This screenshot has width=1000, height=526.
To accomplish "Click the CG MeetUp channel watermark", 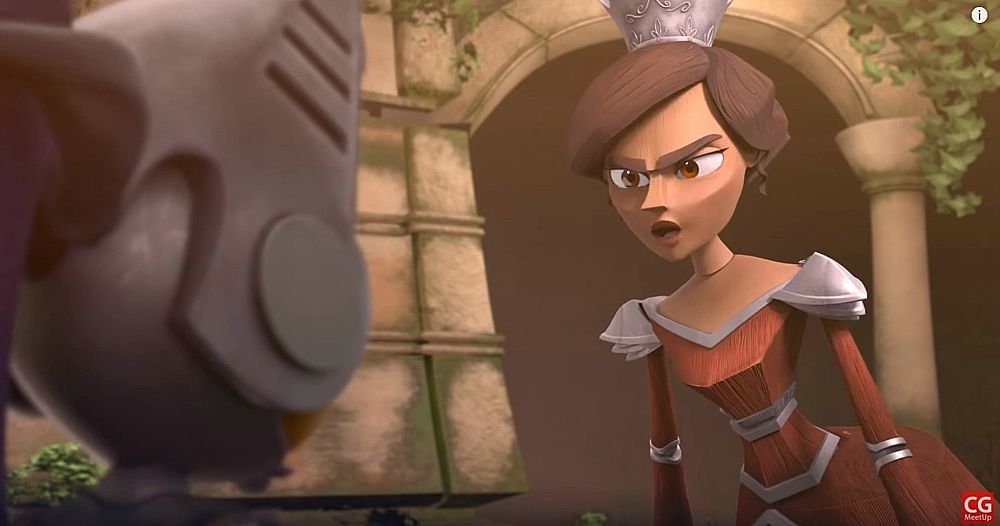I will [975, 506].
